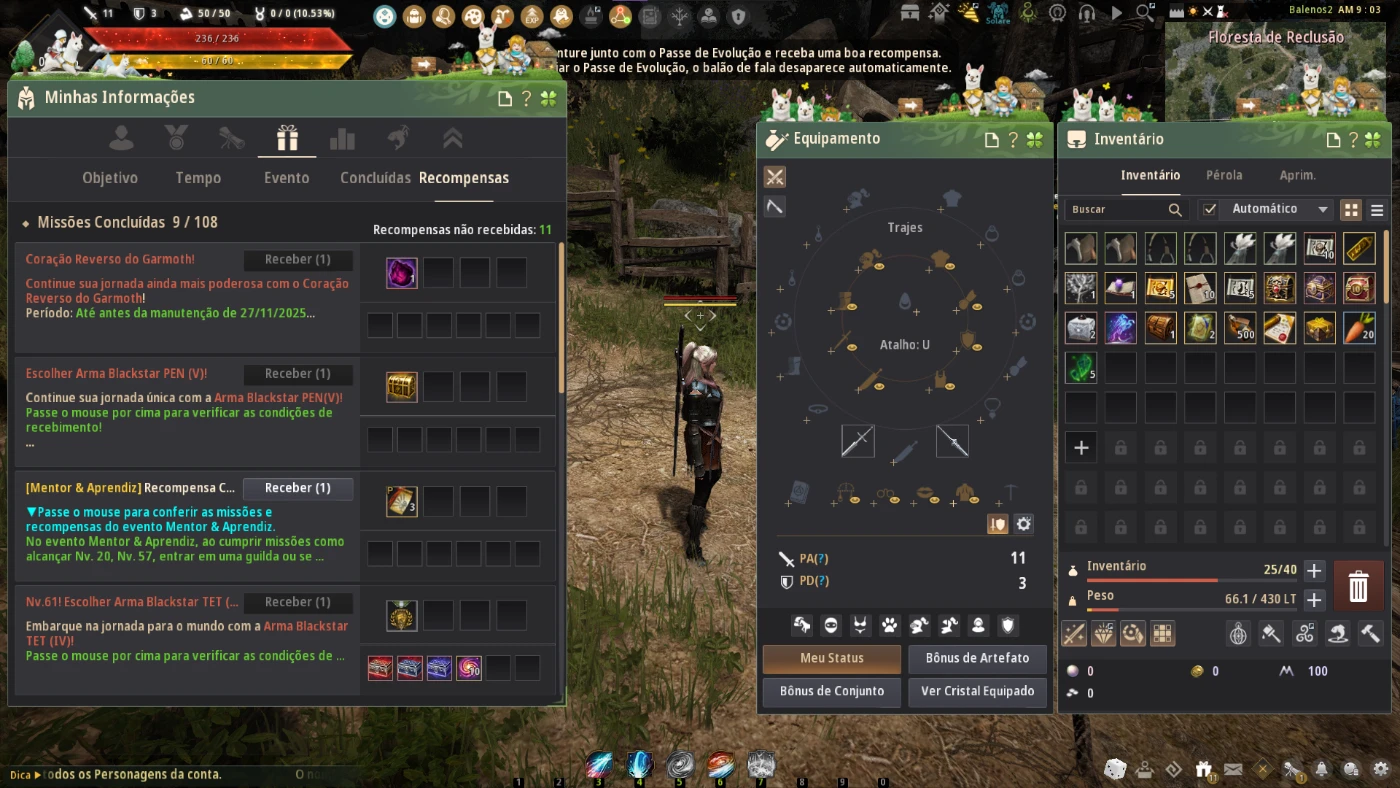The height and width of the screenshot is (788, 1400).
Task: Open the Aprim. inventory tab
Action: 1298,175
